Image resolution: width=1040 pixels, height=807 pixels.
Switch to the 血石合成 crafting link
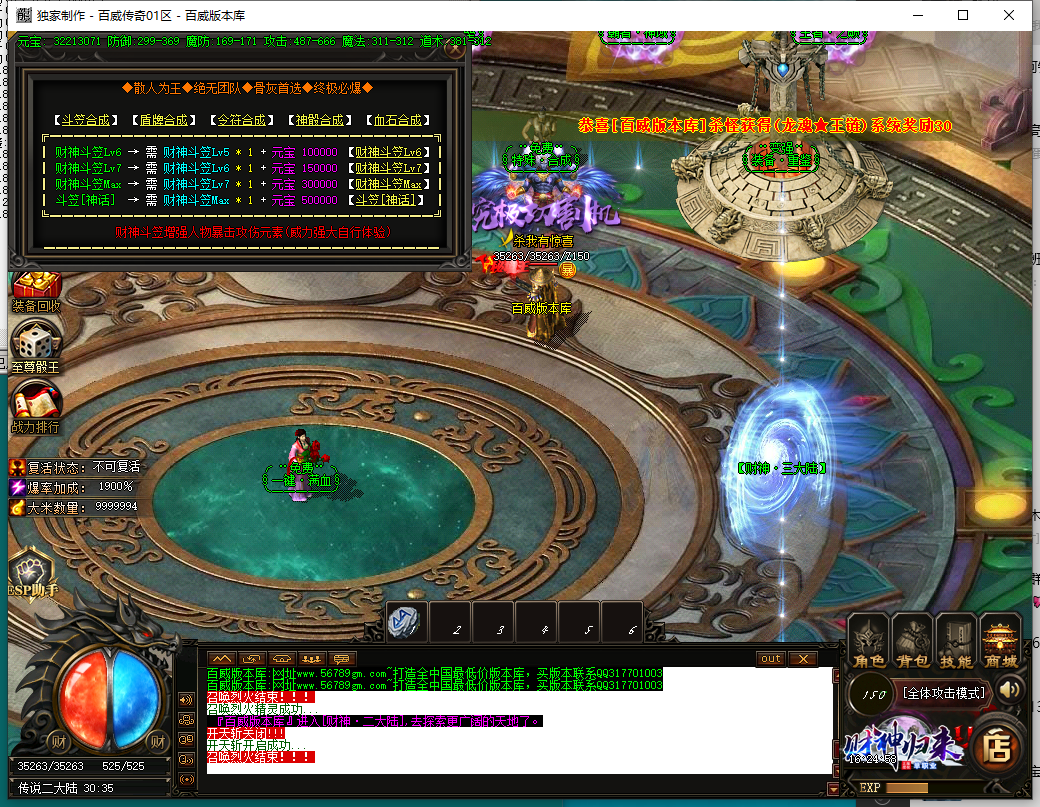(x=397, y=120)
